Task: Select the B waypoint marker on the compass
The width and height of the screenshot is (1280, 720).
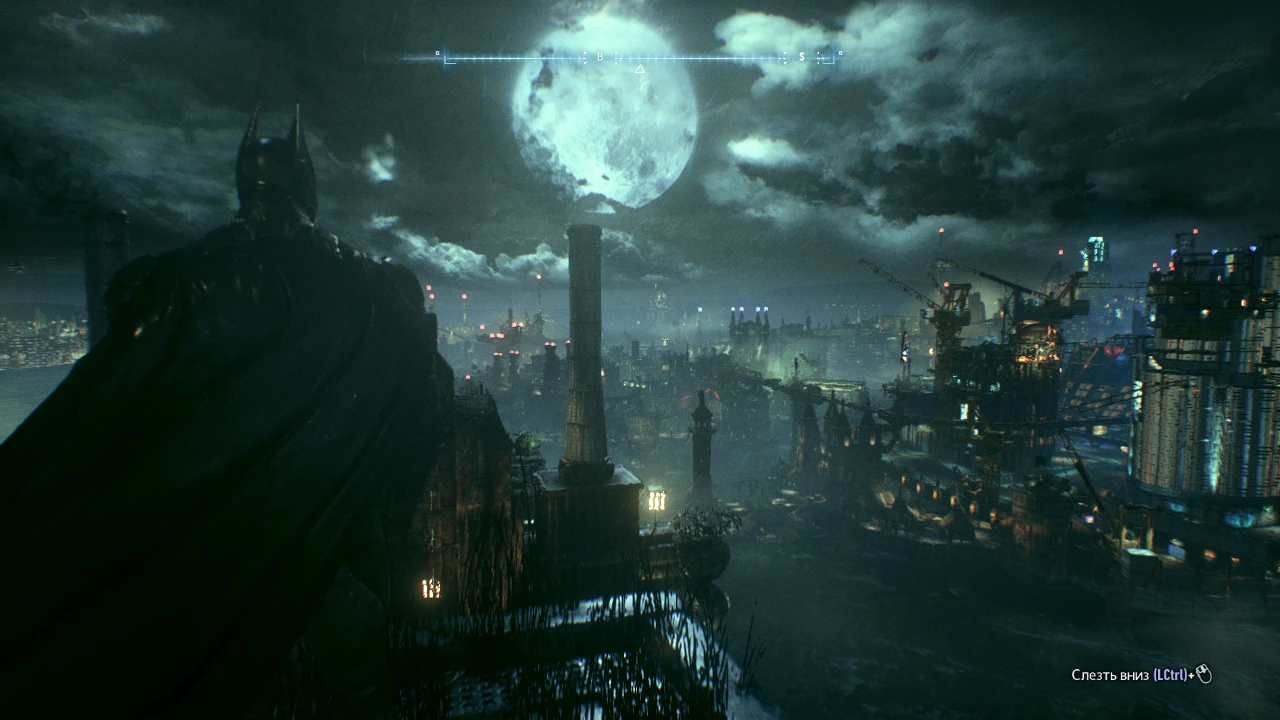Action: [x=600, y=56]
